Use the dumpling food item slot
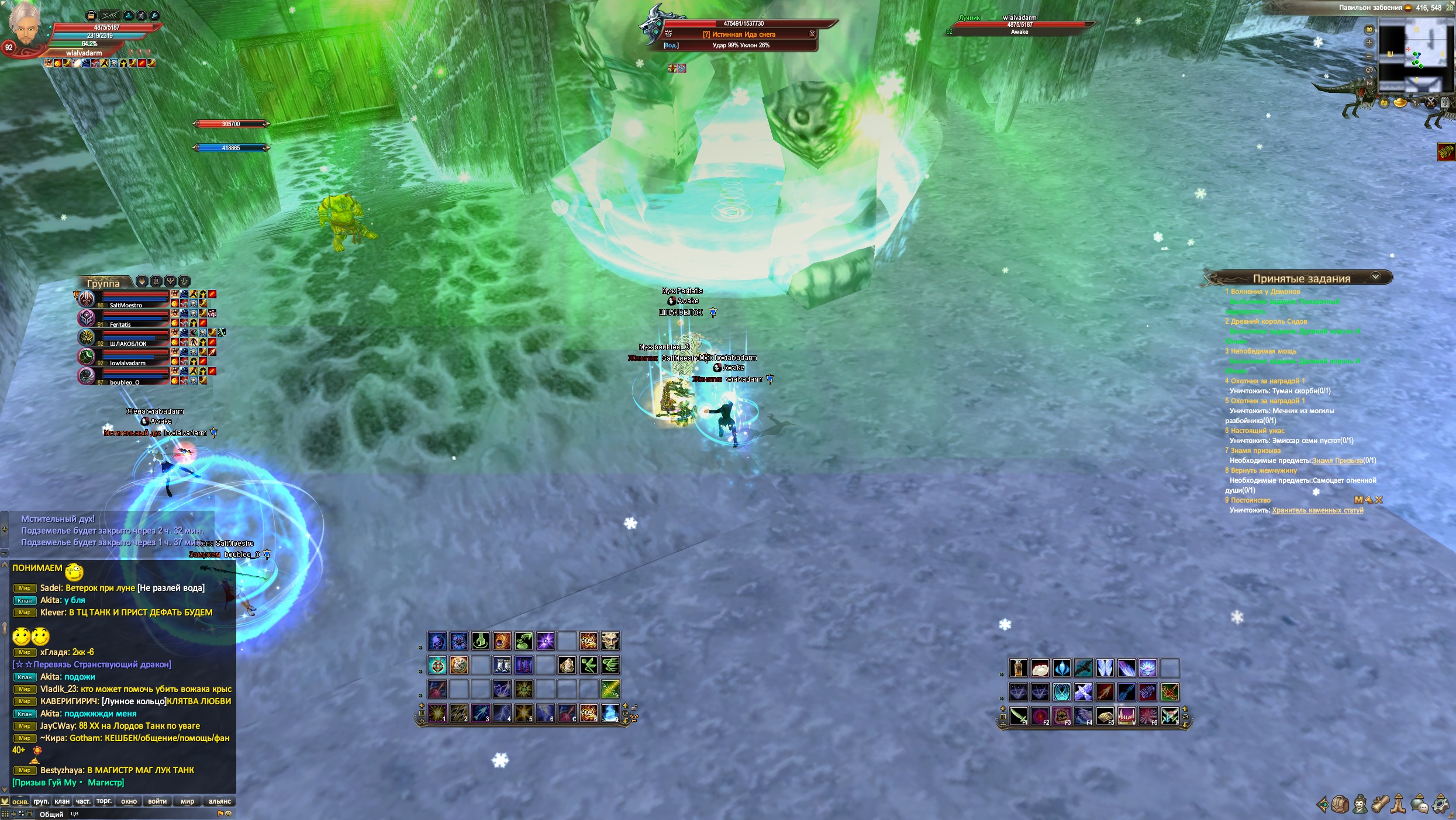The image size is (1456, 820). click(1040, 667)
